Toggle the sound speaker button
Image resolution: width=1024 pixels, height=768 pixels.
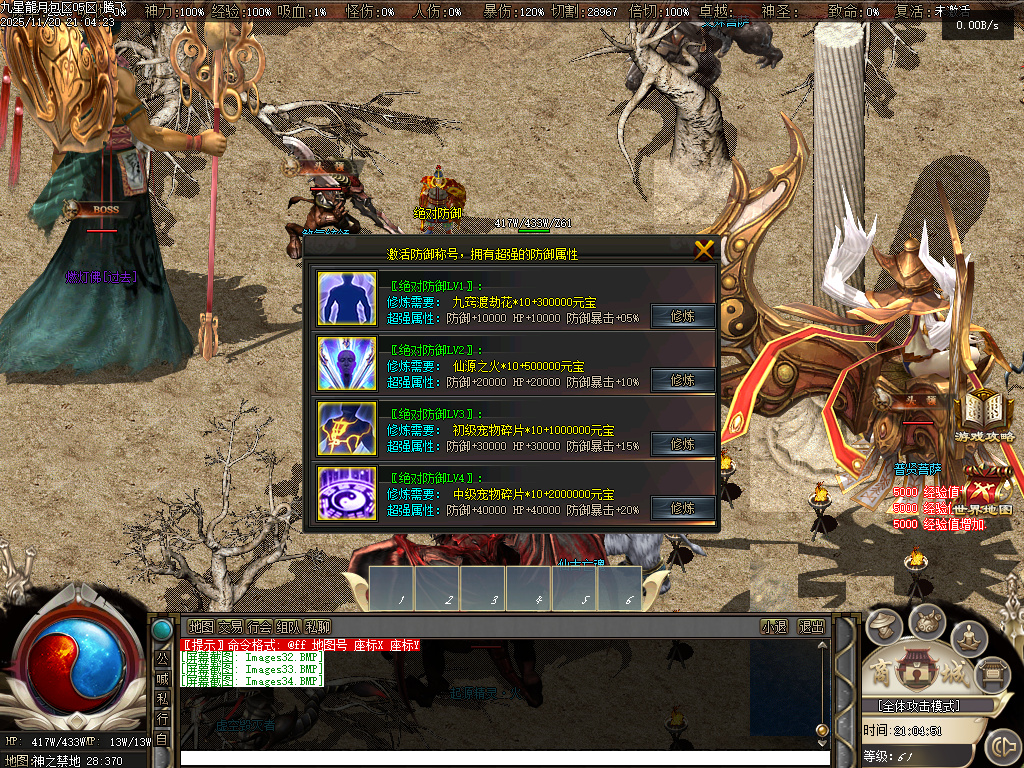pos(1002,746)
